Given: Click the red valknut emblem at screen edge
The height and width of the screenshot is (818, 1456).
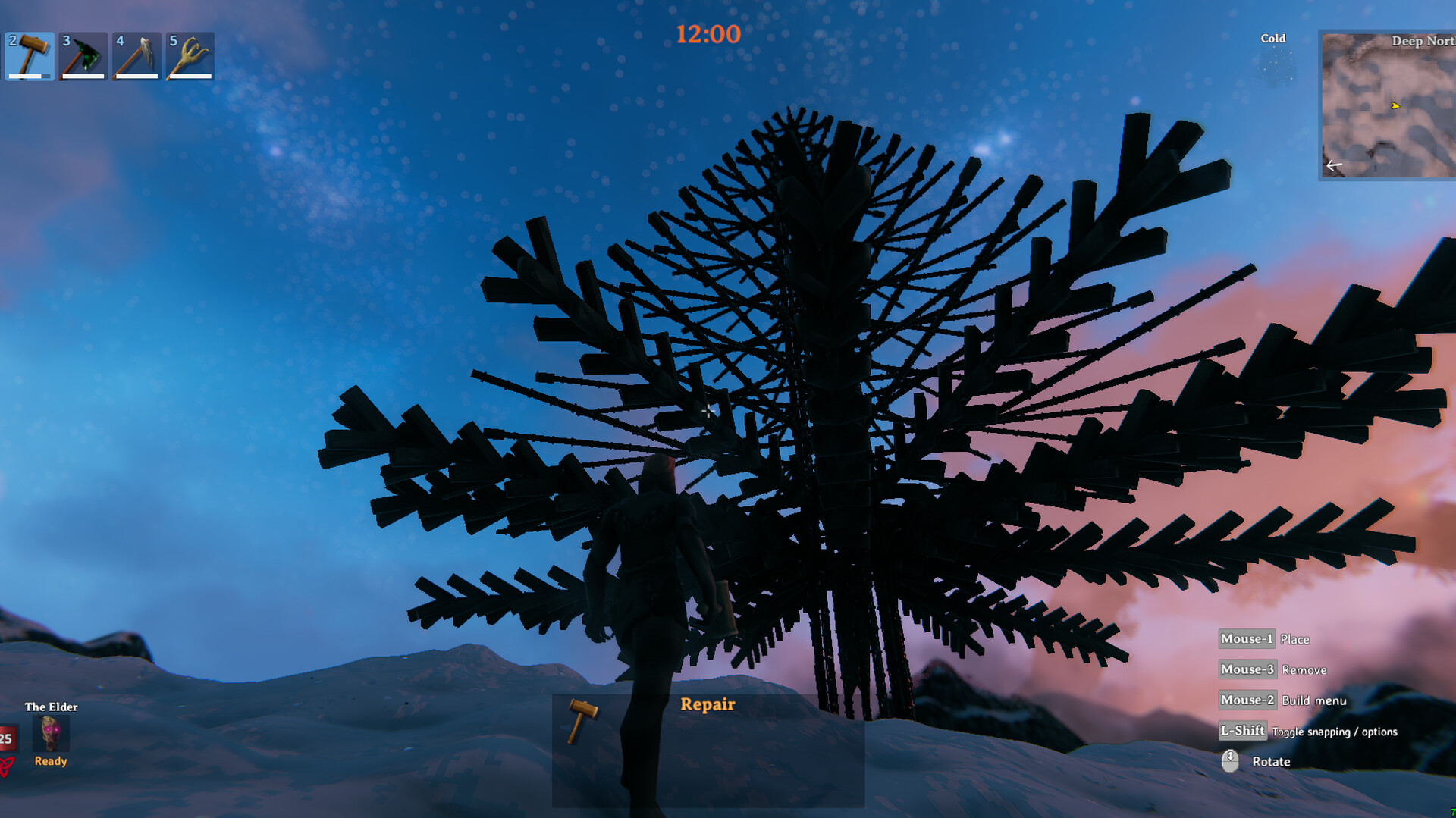Looking at the screenshot, I should click(x=6, y=766).
